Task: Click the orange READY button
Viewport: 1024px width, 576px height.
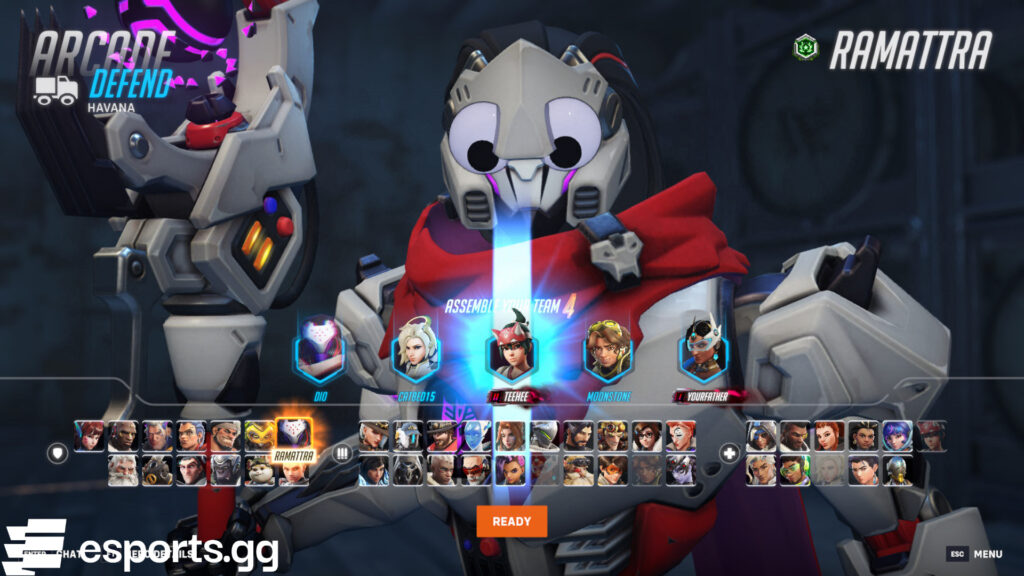Action: [x=512, y=521]
